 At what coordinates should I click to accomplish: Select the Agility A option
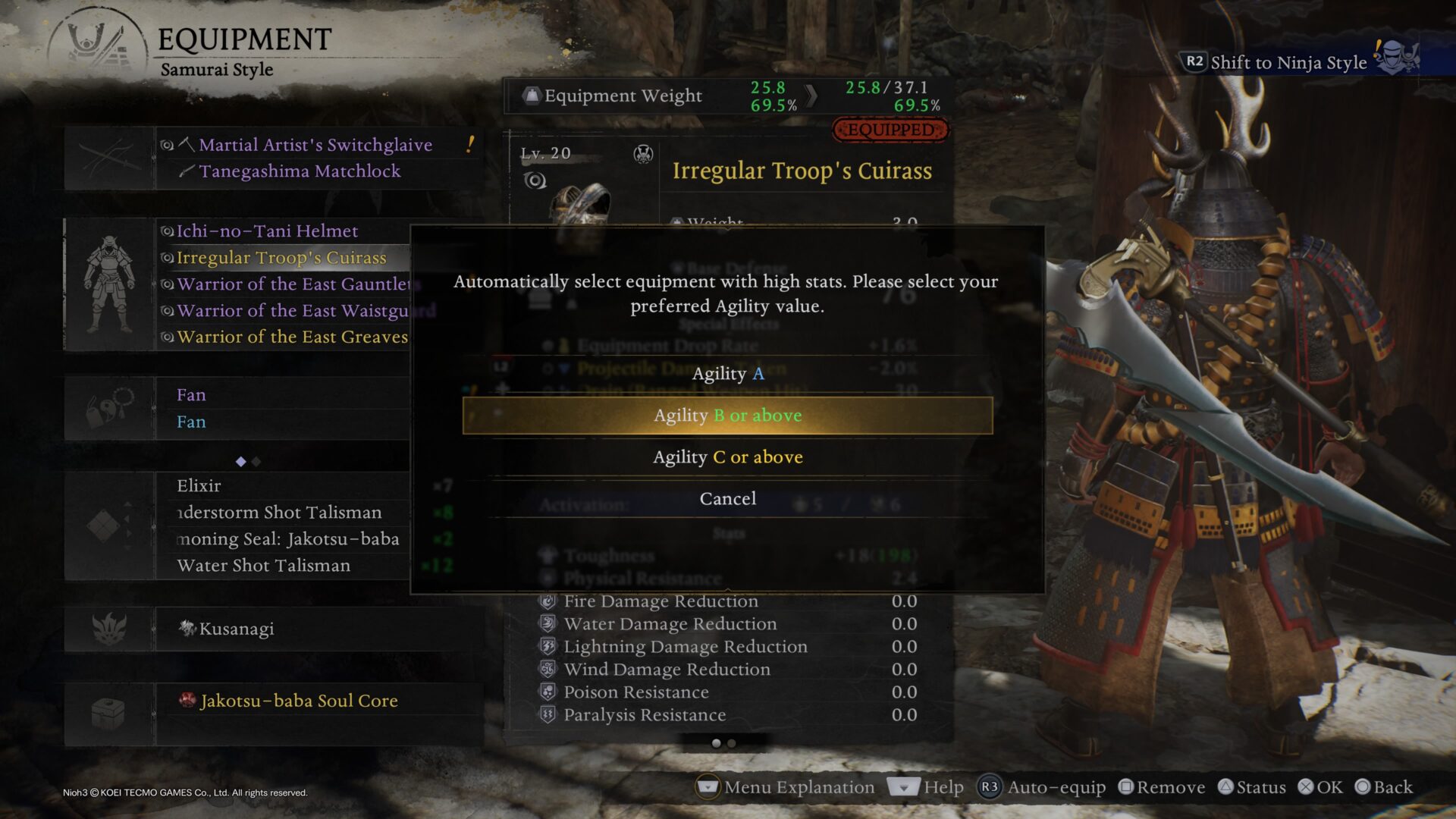[x=727, y=374]
